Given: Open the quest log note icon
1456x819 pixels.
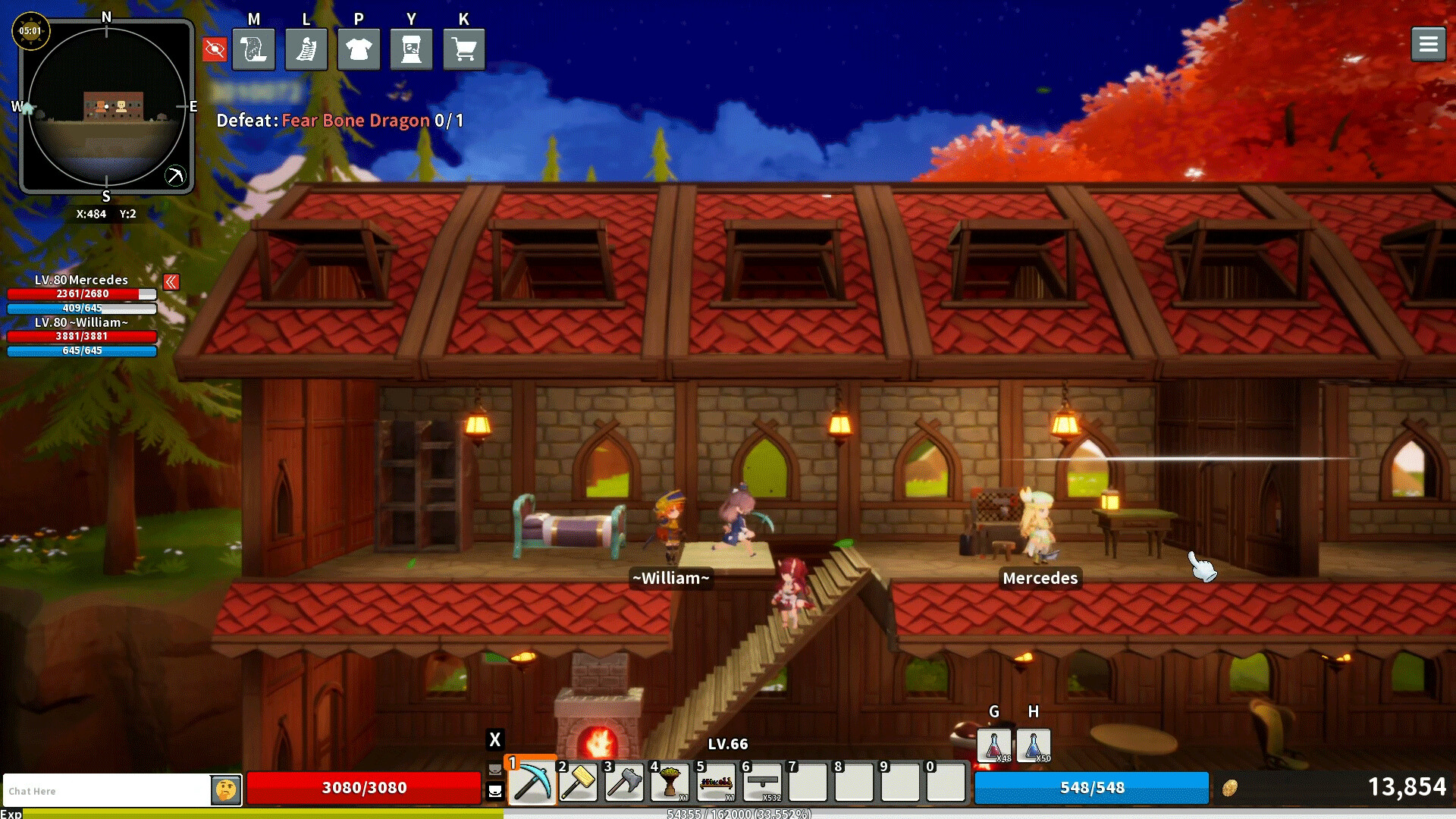Looking at the screenshot, I should [306, 50].
